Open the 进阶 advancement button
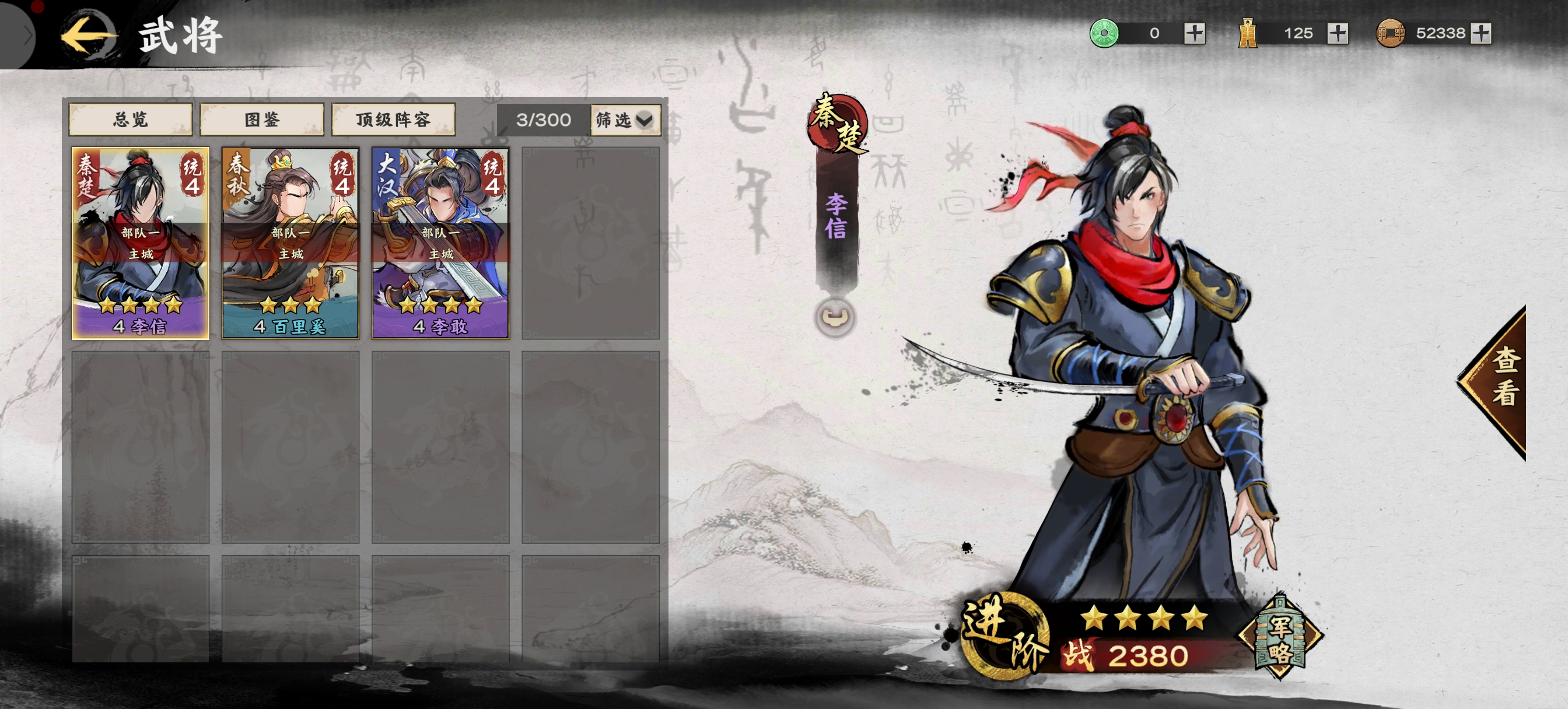 (1005, 636)
